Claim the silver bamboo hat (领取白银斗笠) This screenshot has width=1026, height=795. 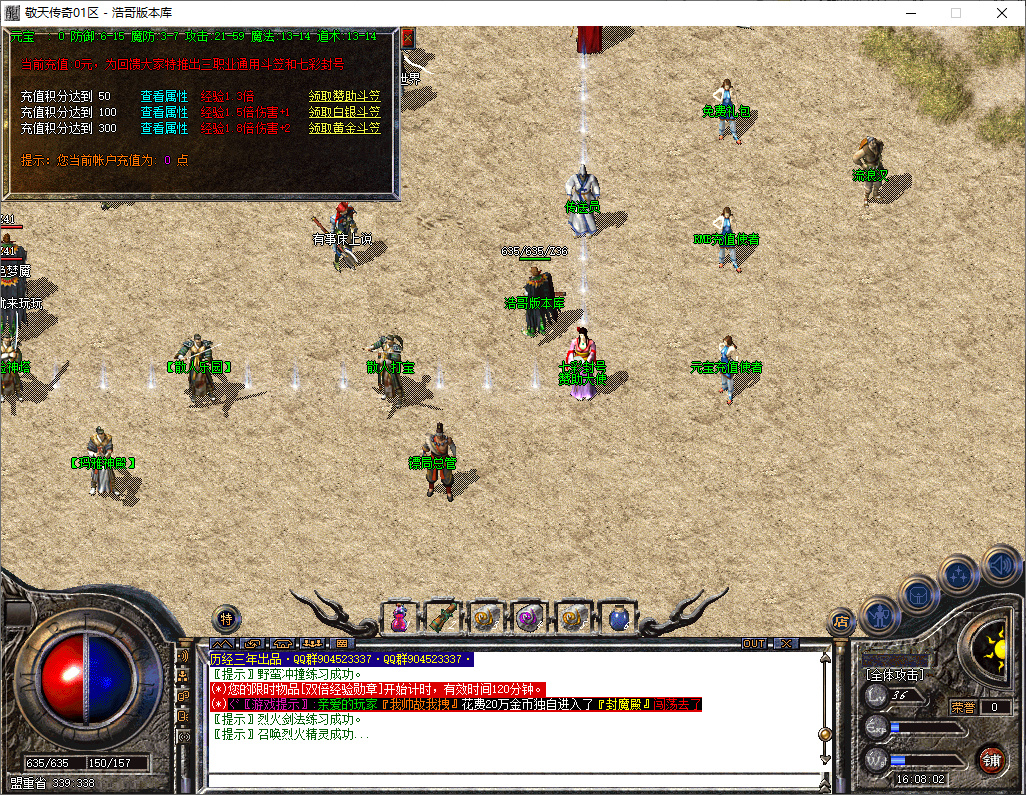coord(344,112)
